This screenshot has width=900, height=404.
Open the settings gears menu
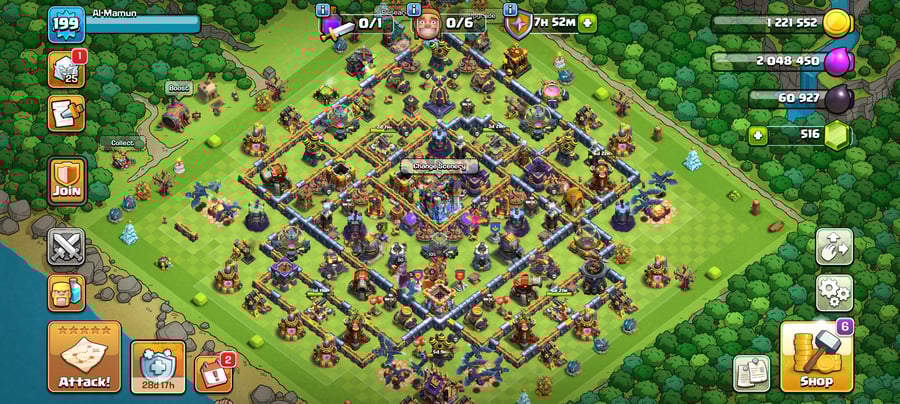click(834, 293)
